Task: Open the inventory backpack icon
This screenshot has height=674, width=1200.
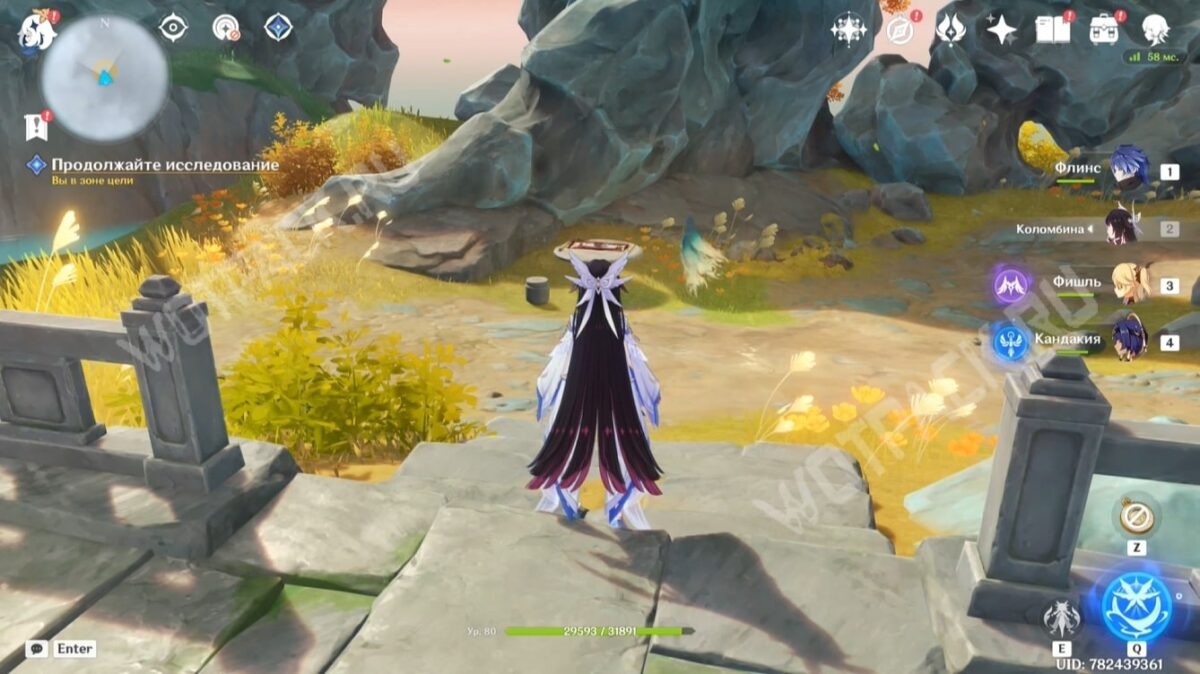Action: 1104,29
